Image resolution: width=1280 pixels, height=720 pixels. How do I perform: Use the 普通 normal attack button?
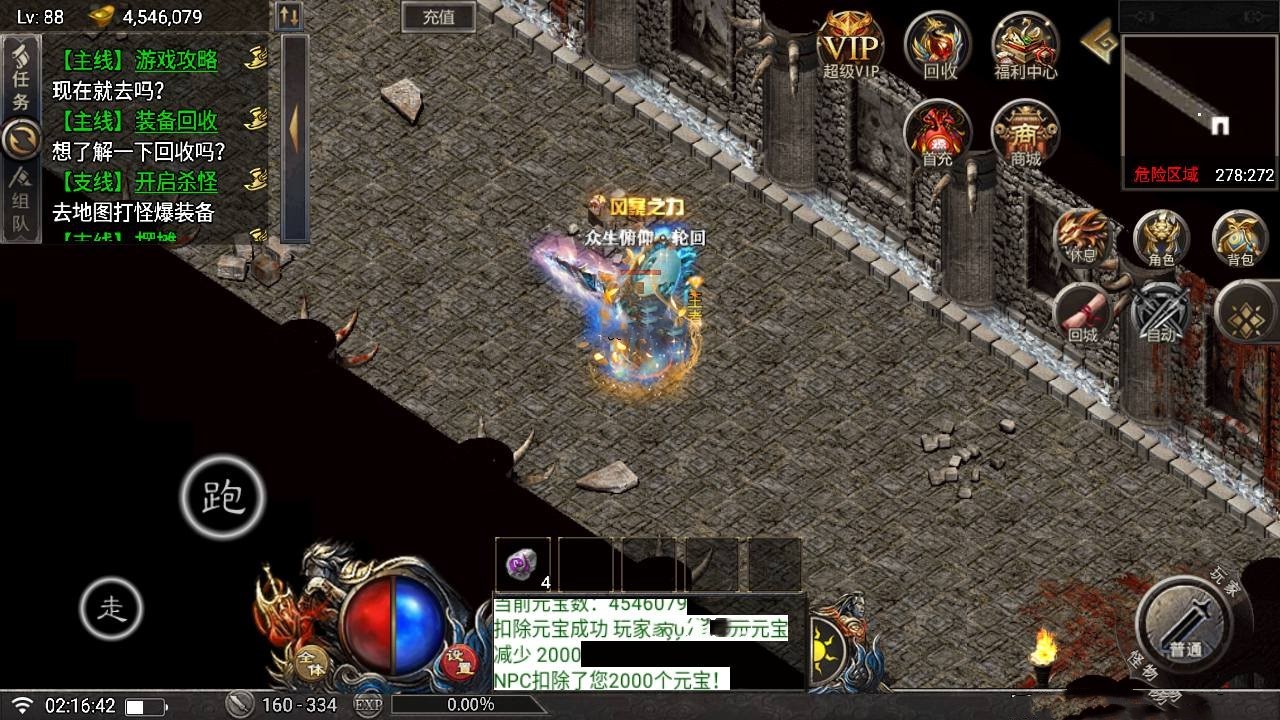(x=1184, y=626)
